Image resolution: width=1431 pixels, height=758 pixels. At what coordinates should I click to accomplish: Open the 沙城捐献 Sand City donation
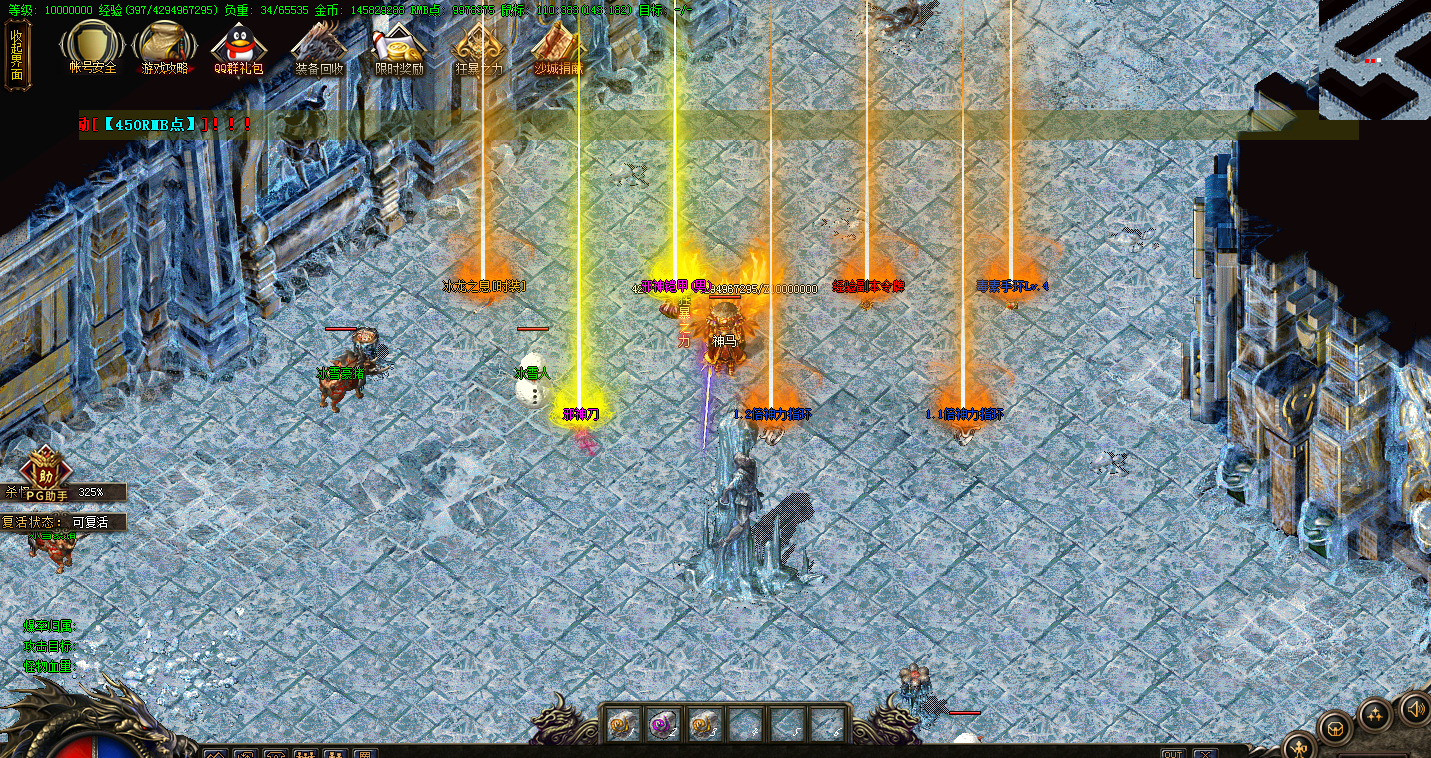click(558, 46)
